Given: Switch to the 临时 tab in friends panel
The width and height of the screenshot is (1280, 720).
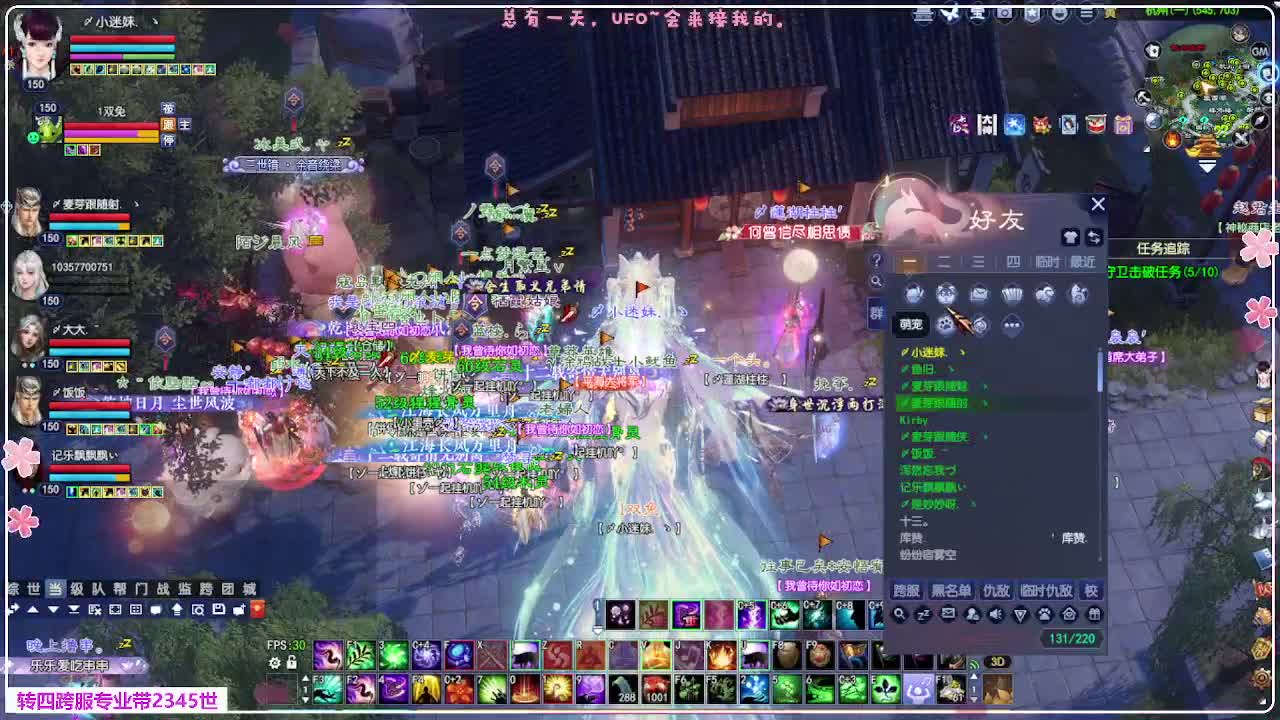Looking at the screenshot, I should click(x=1048, y=261).
